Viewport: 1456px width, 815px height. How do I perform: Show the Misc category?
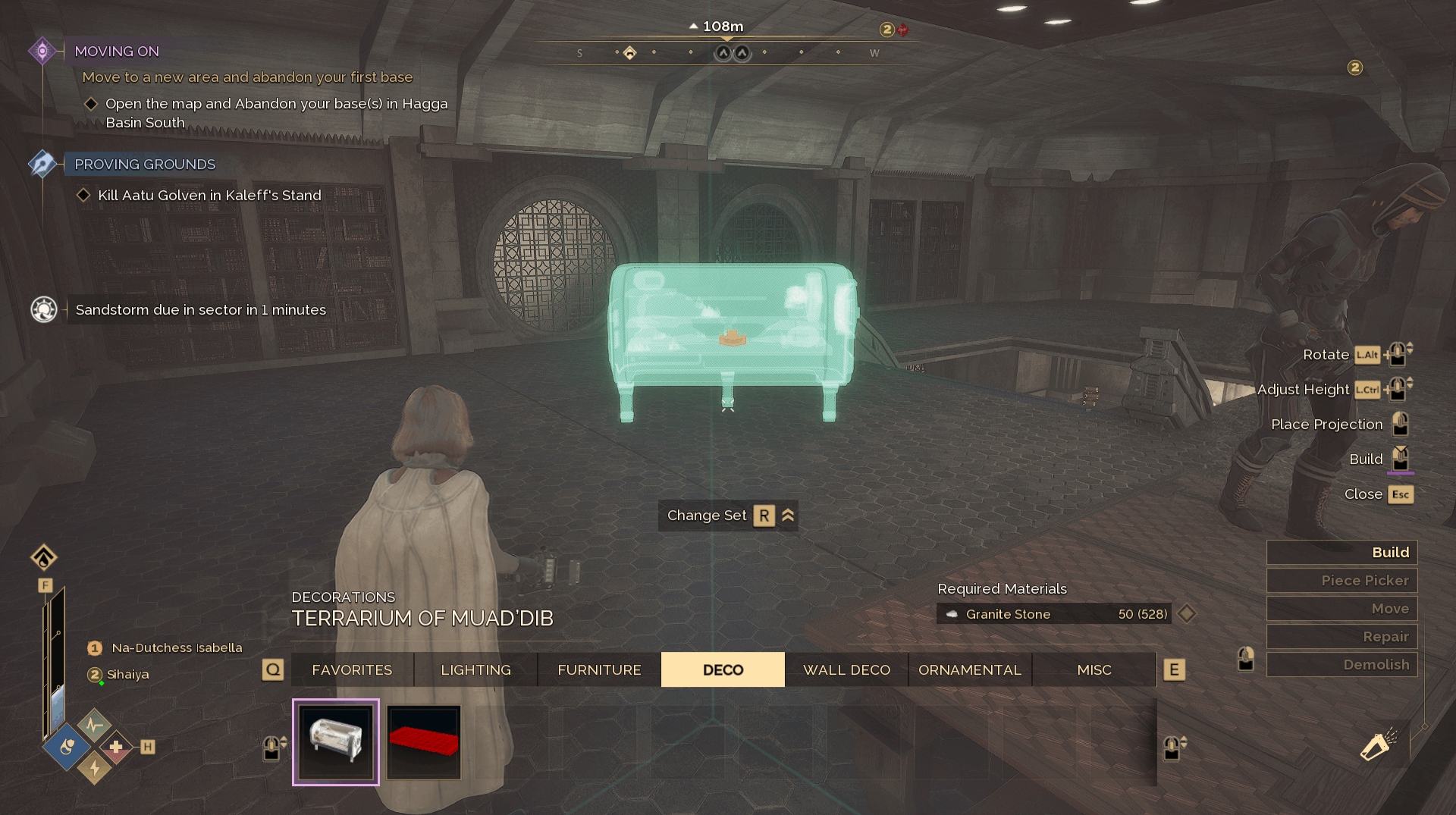click(1094, 670)
